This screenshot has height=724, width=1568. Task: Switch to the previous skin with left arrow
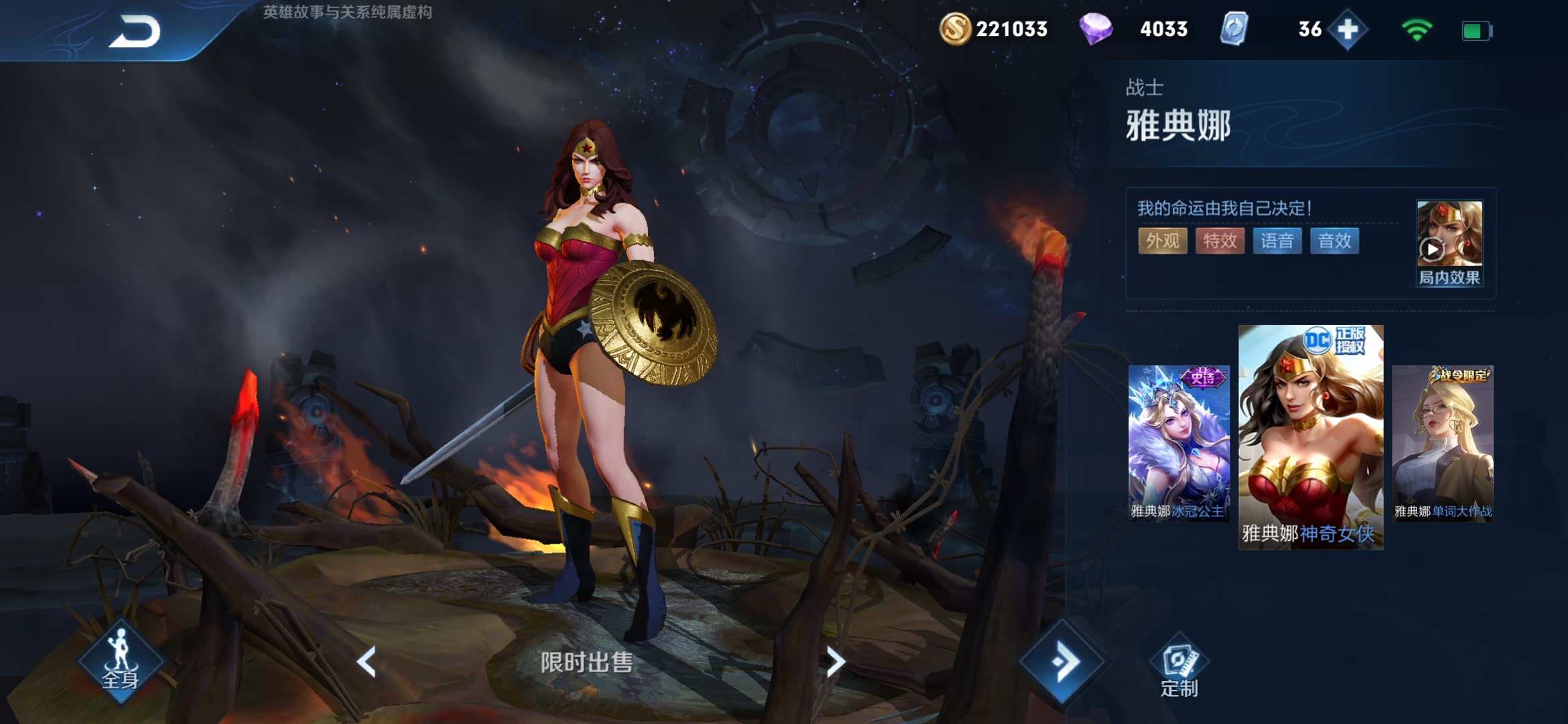(x=367, y=662)
